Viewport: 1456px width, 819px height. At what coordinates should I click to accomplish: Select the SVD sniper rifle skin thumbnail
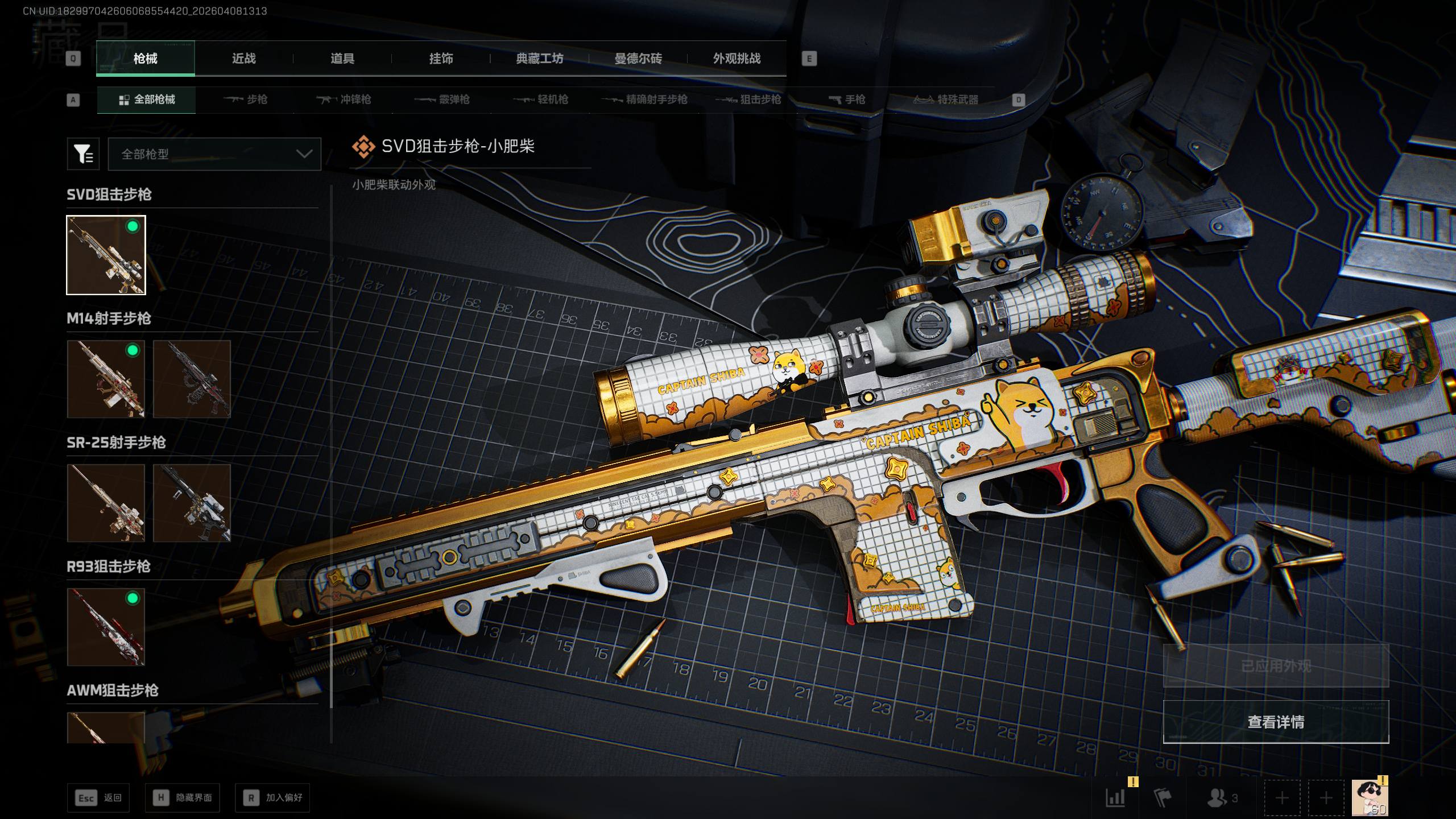106,255
